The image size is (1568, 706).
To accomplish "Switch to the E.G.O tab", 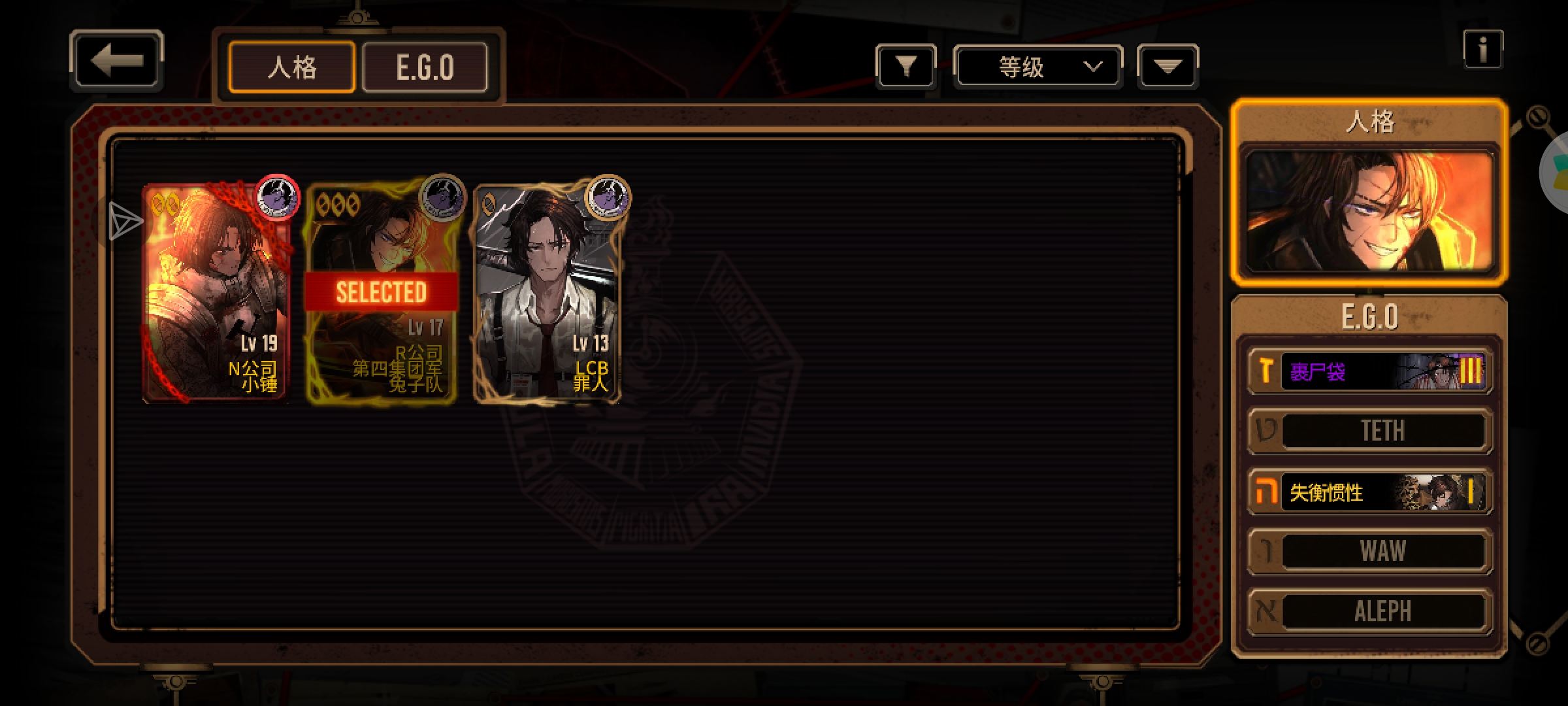I will (425, 67).
